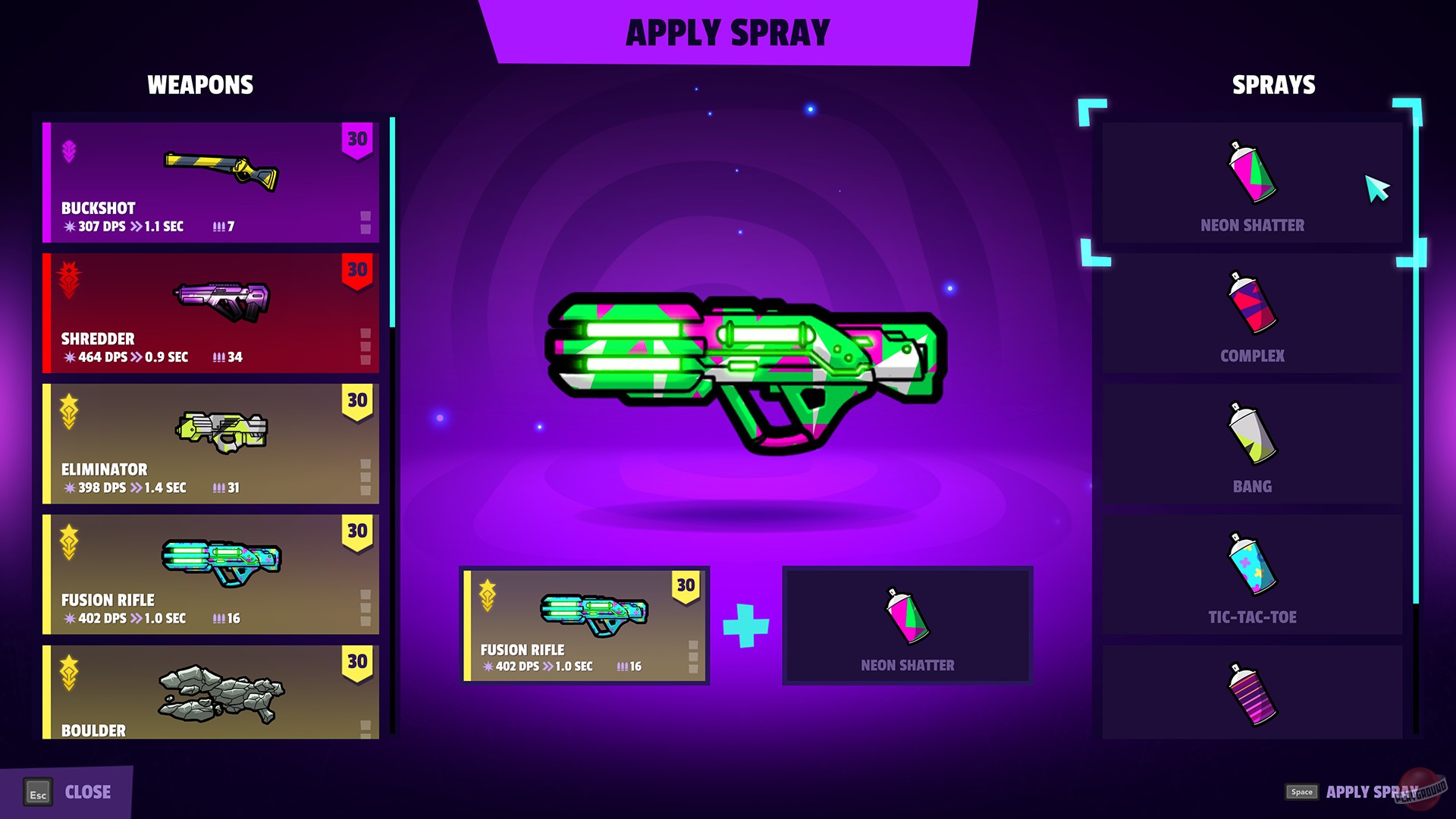Select the Buckshot weapon card

pyautogui.click(x=211, y=182)
